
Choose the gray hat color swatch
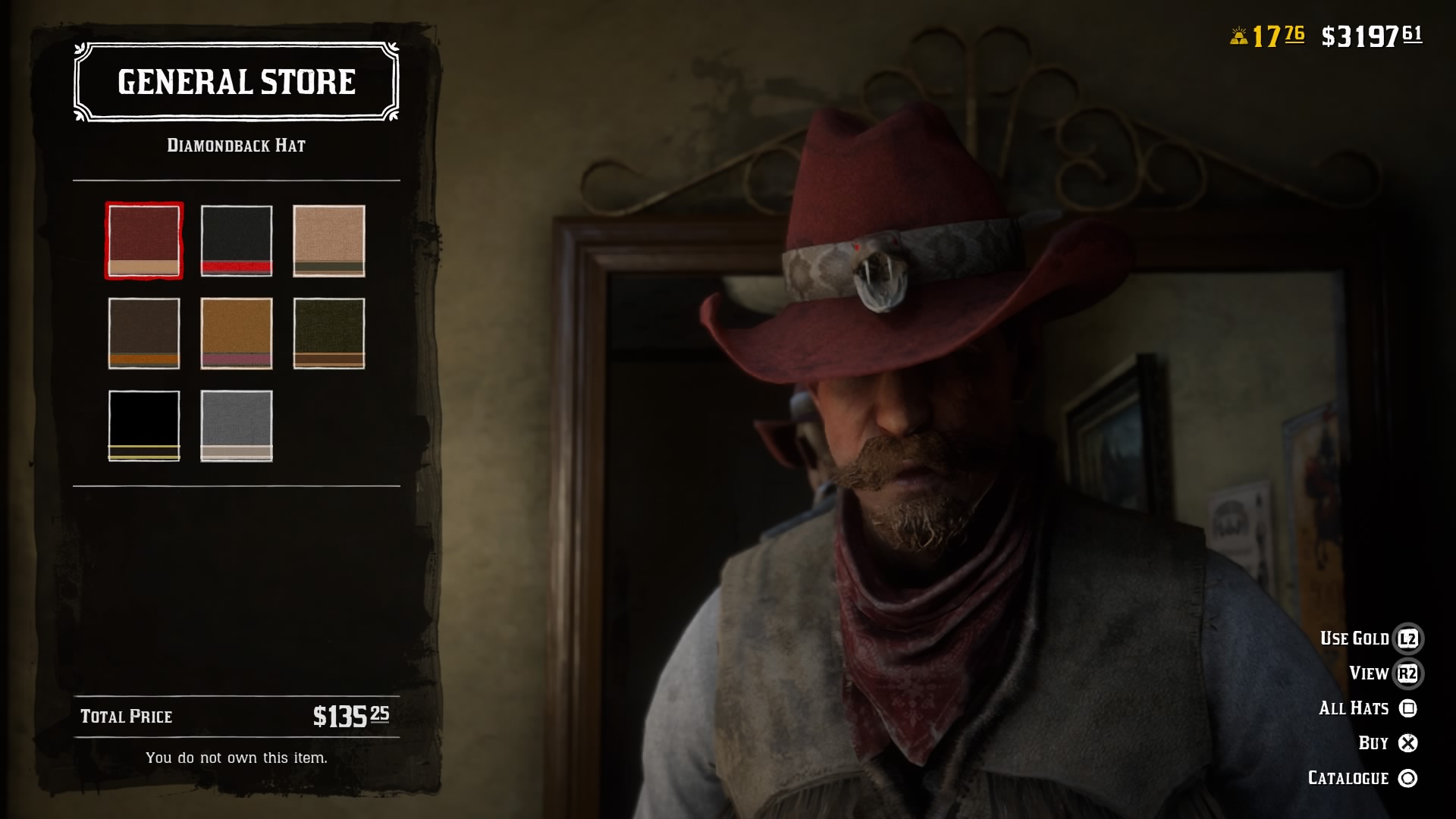point(237,425)
